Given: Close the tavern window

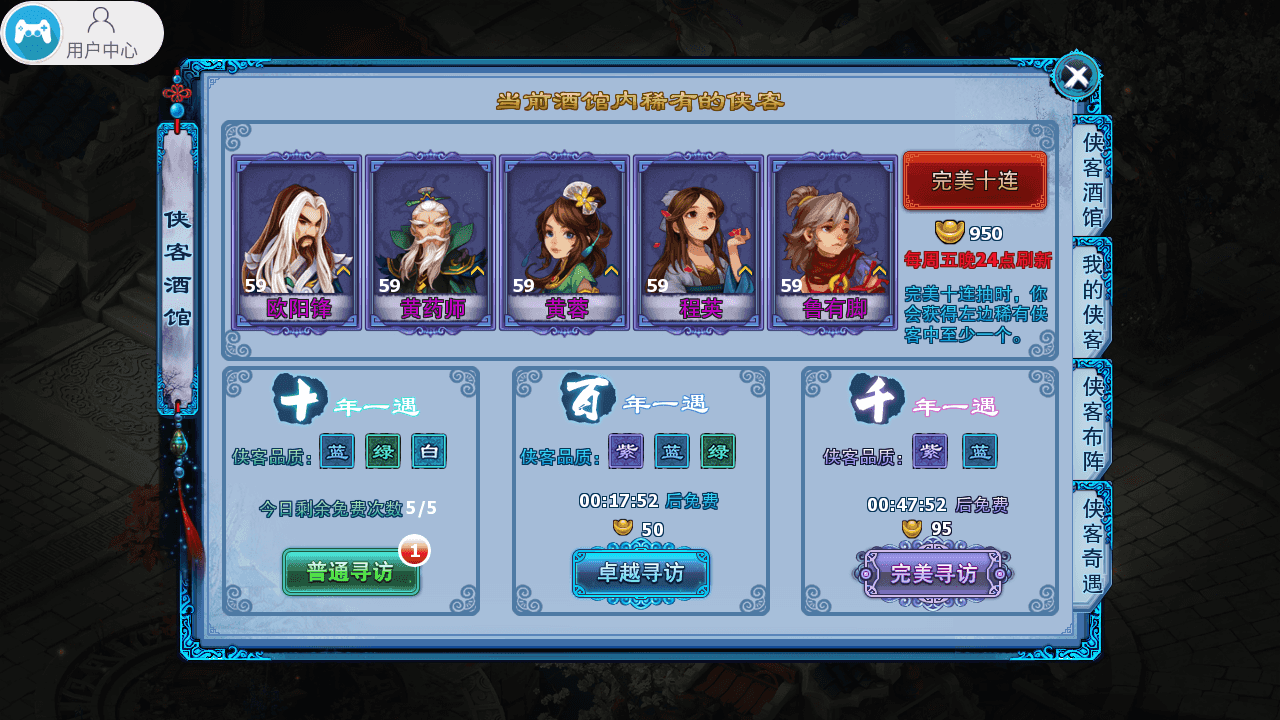Looking at the screenshot, I should pos(1076,76).
